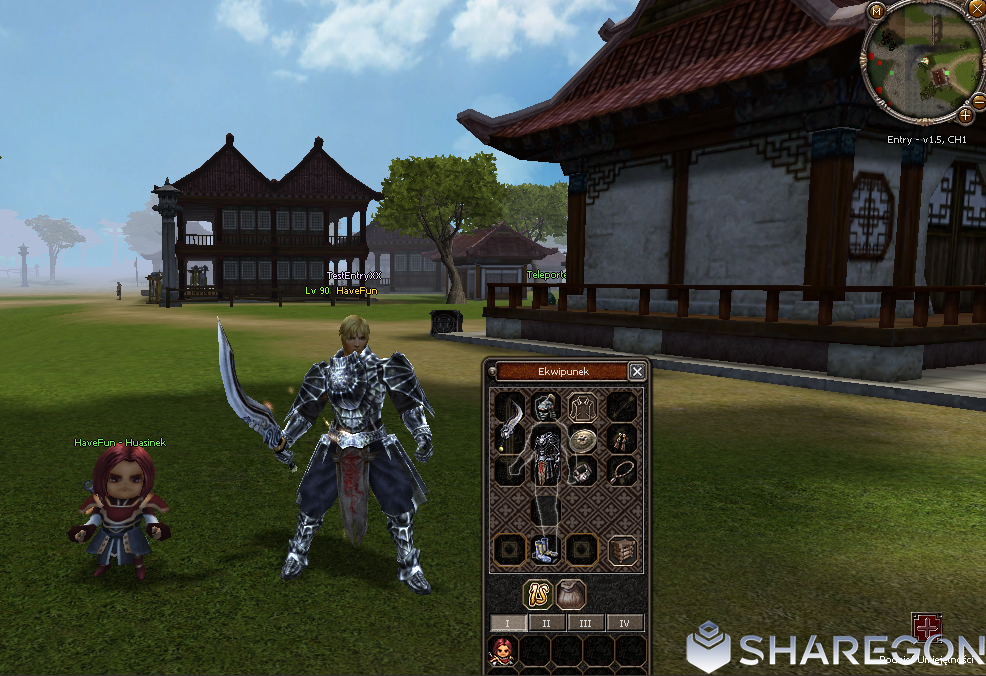Close the Ekwipunek window
Image resolution: width=986 pixels, height=676 pixels.
coord(637,371)
